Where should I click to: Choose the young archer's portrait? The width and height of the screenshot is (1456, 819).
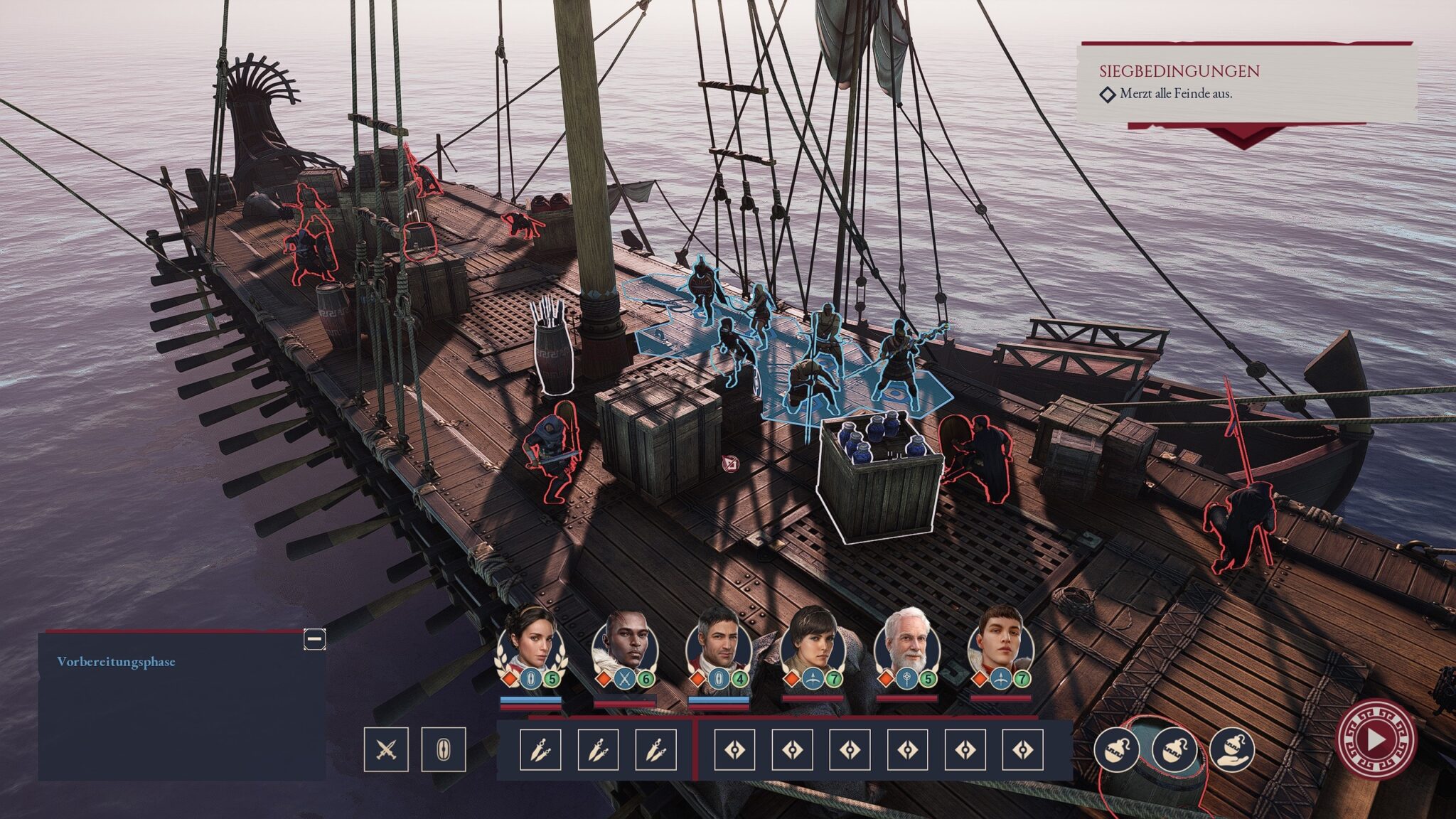click(x=1000, y=648)
